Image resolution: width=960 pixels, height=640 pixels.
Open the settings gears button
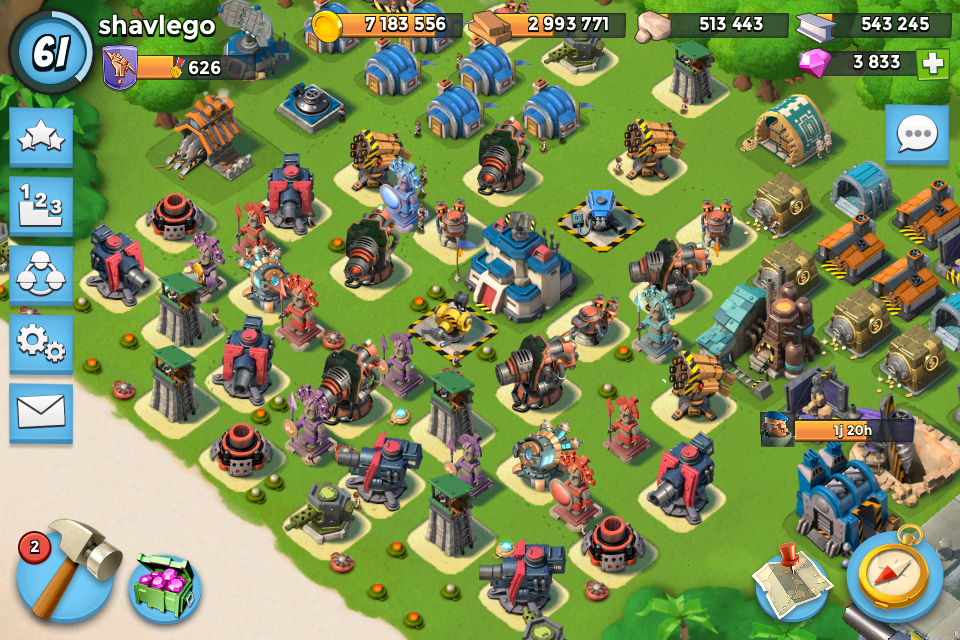click(41, 342)
